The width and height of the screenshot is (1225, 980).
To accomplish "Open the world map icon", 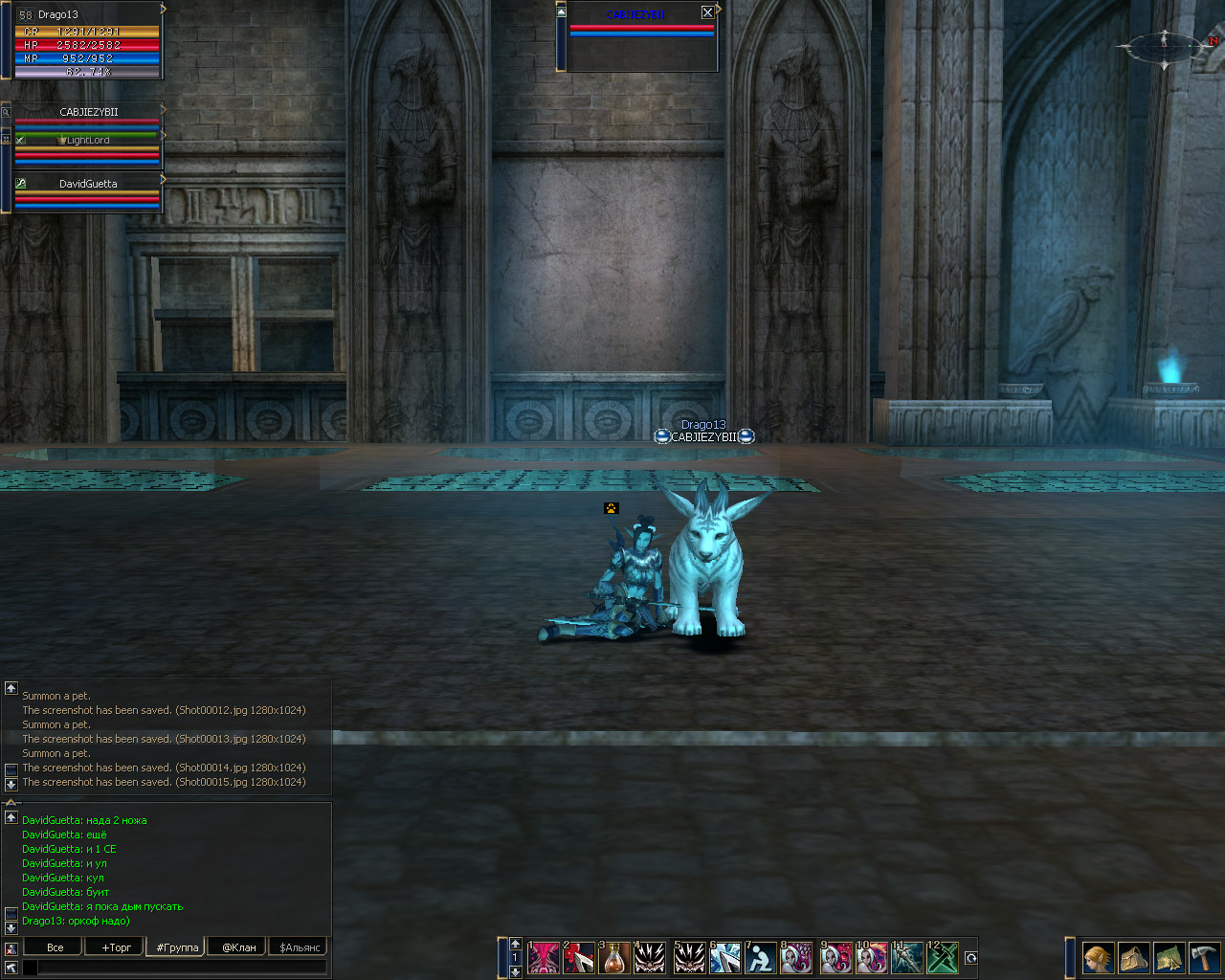I will (1169, 958).
